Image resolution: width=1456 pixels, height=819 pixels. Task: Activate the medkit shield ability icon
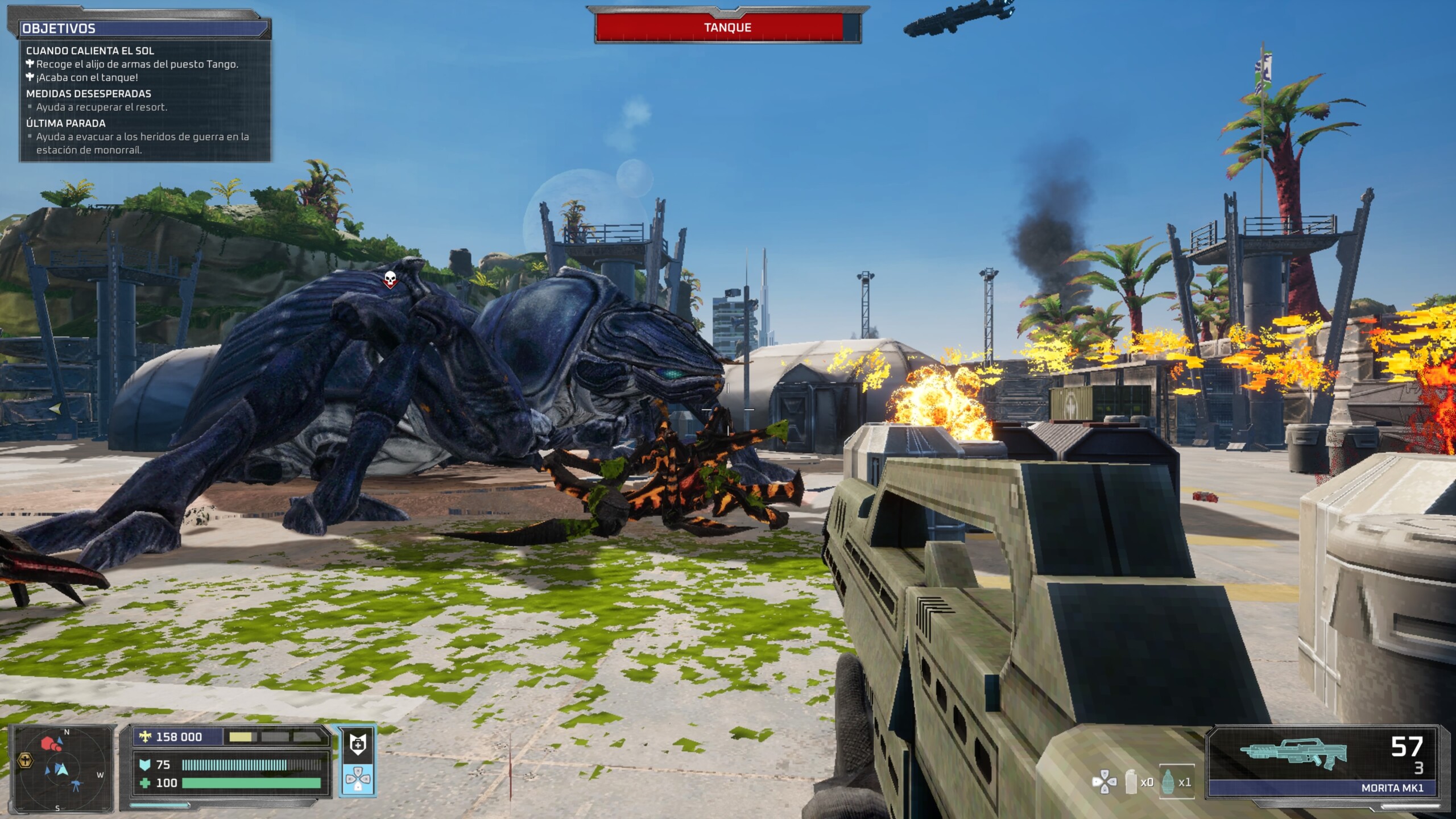358,743
